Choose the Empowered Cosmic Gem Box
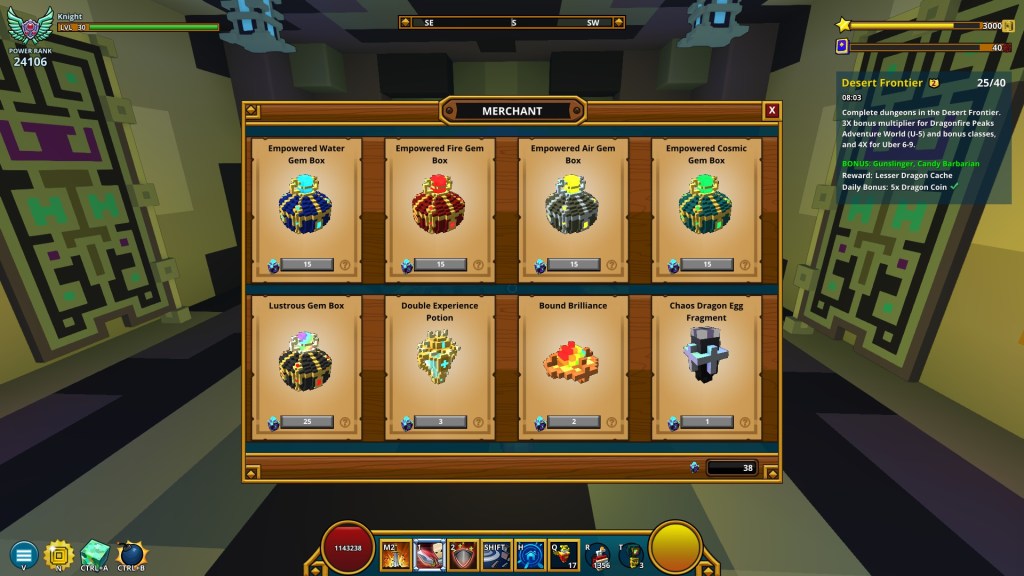Image resolution: width=1024 pixels, height=576 pixels. click(707, 265)
